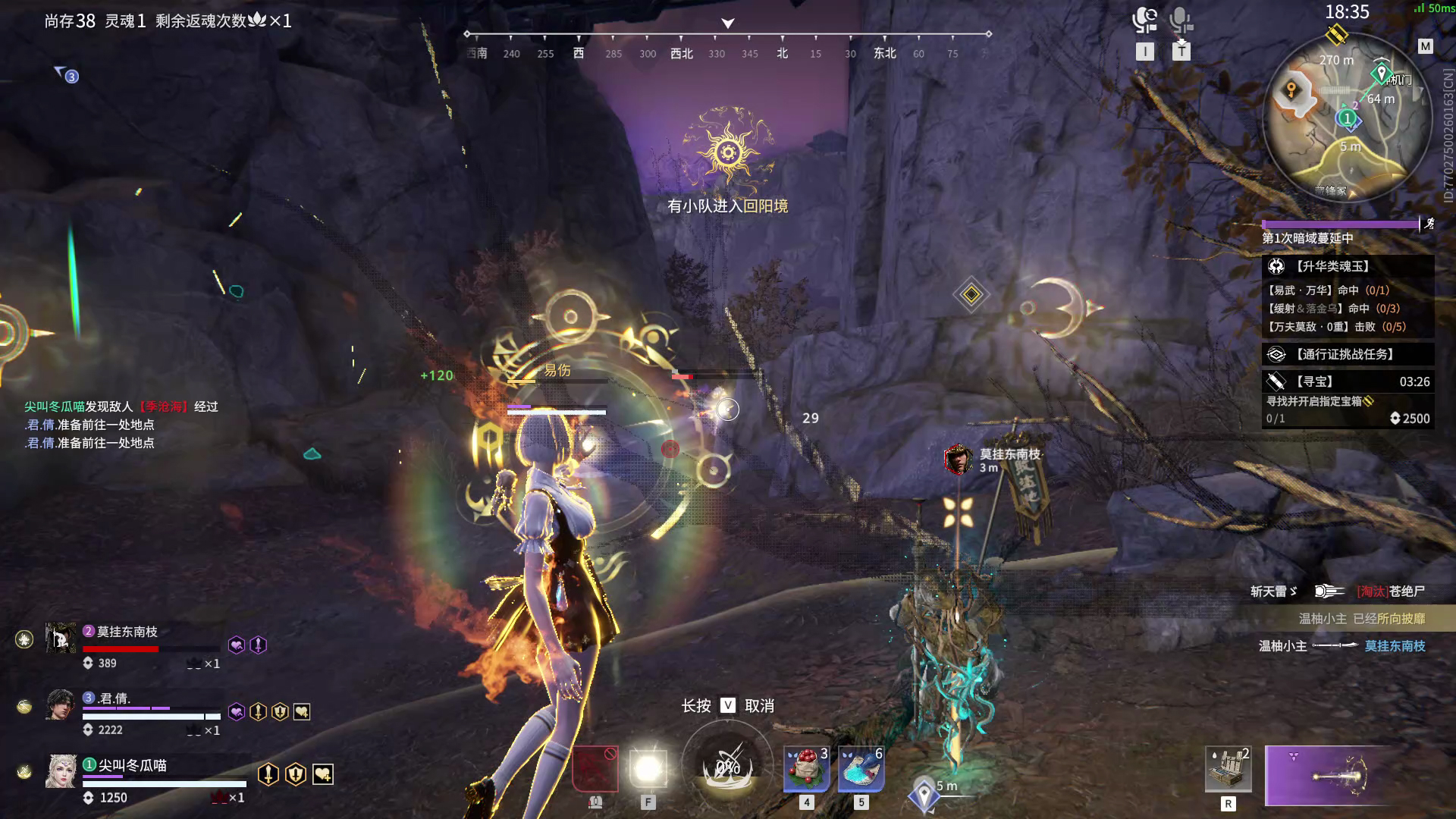The height and width of the screenshot is (819, 1456).
Task: Use the blue armor powder item
Action: coord(861,768)
